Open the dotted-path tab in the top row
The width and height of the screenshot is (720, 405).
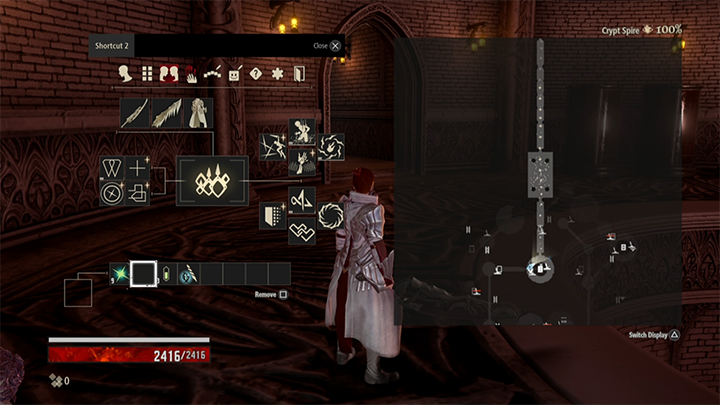(212, 73)
